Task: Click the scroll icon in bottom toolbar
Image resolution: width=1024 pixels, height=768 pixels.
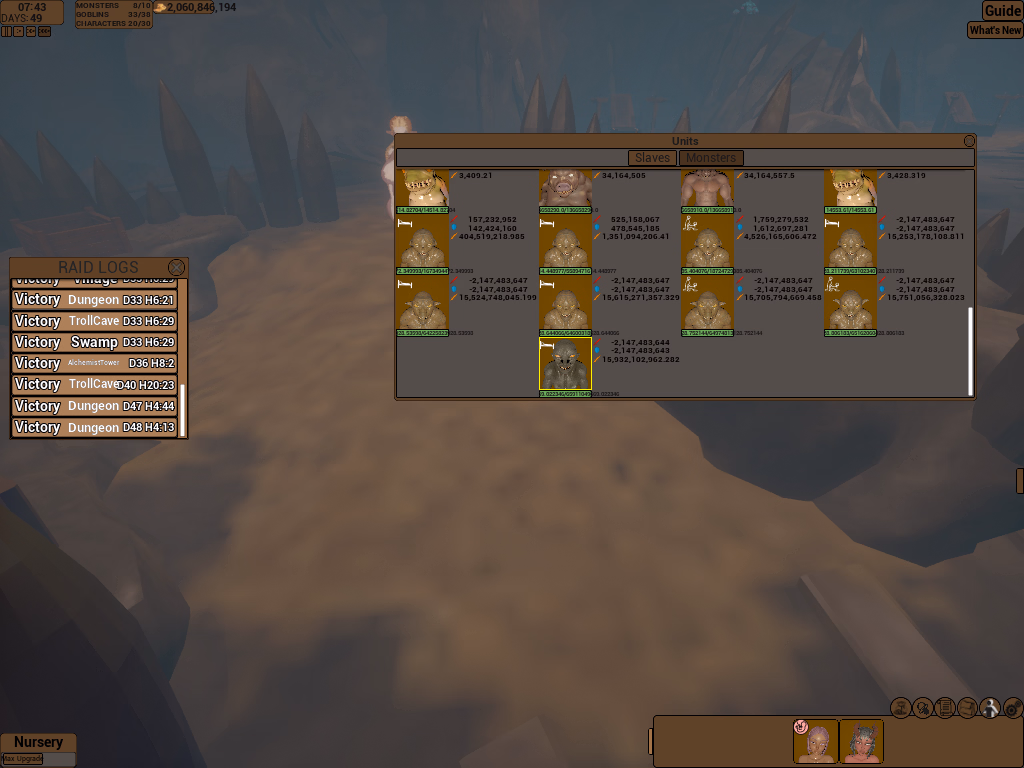Action: [945, 708]
